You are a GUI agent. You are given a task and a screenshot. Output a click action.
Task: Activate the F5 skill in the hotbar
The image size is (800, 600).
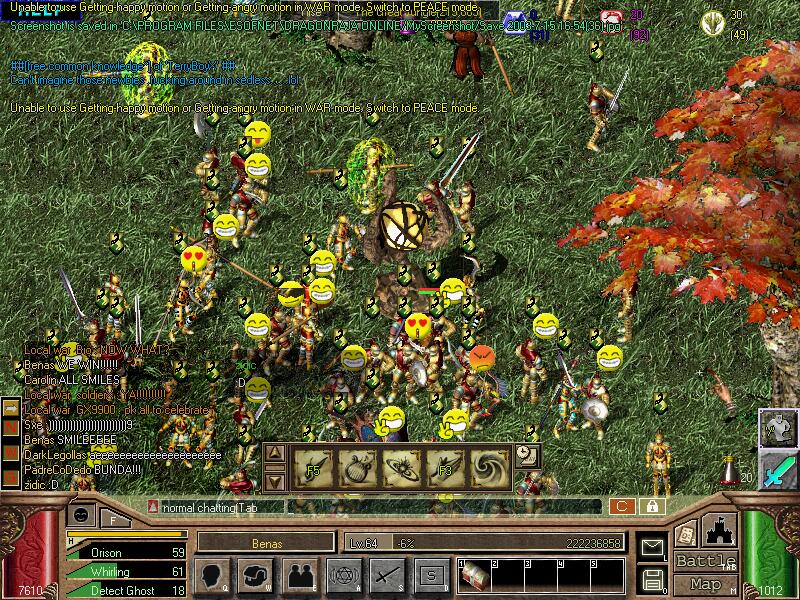(311, 467)
